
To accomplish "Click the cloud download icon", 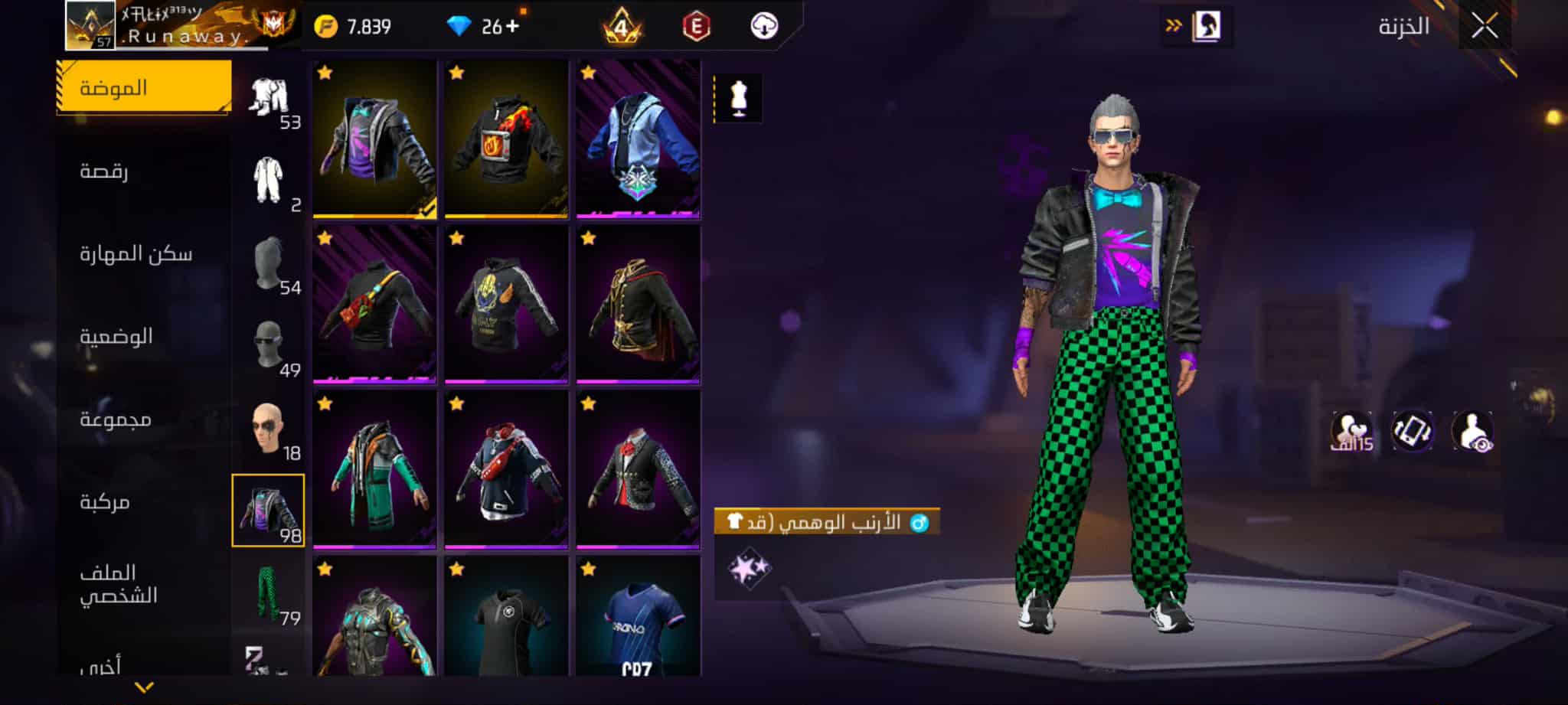I will [x=764, y=27].
